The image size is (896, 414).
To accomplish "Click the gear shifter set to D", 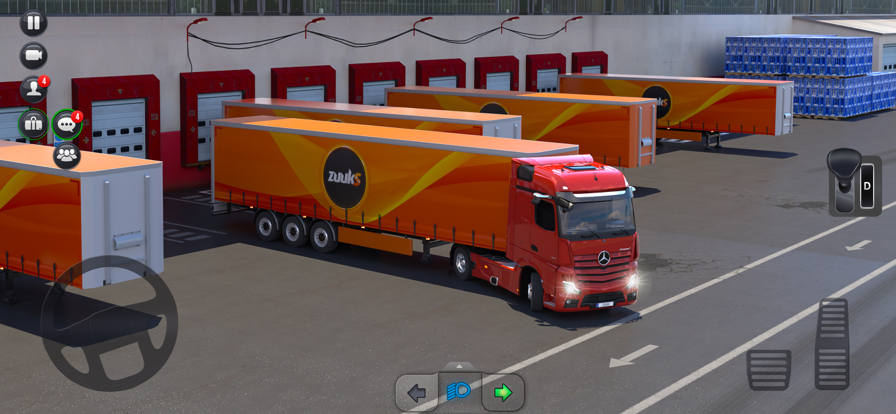I will click(x=853, y=183).
